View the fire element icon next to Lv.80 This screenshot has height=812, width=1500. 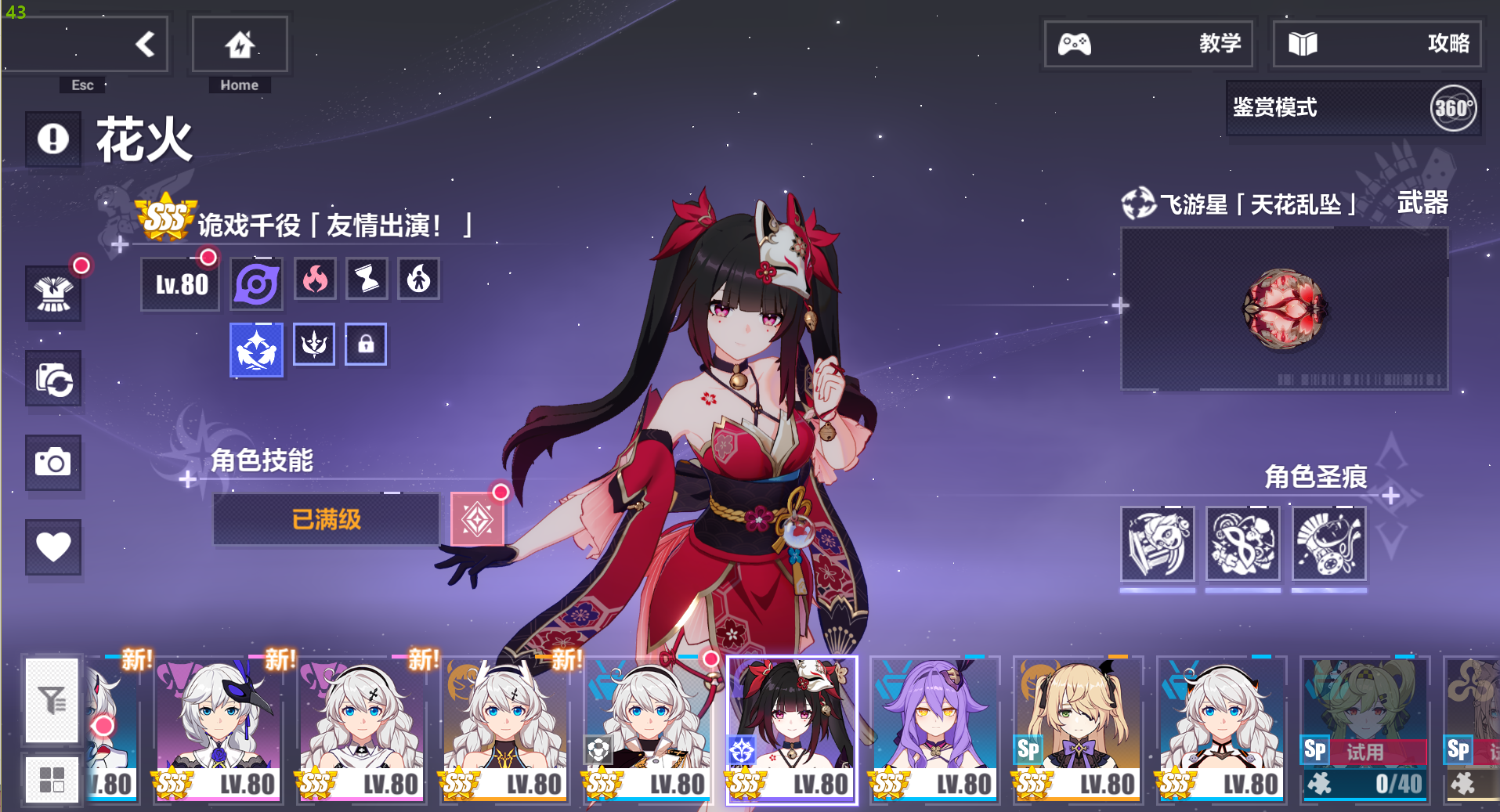[x=314, y=278]
